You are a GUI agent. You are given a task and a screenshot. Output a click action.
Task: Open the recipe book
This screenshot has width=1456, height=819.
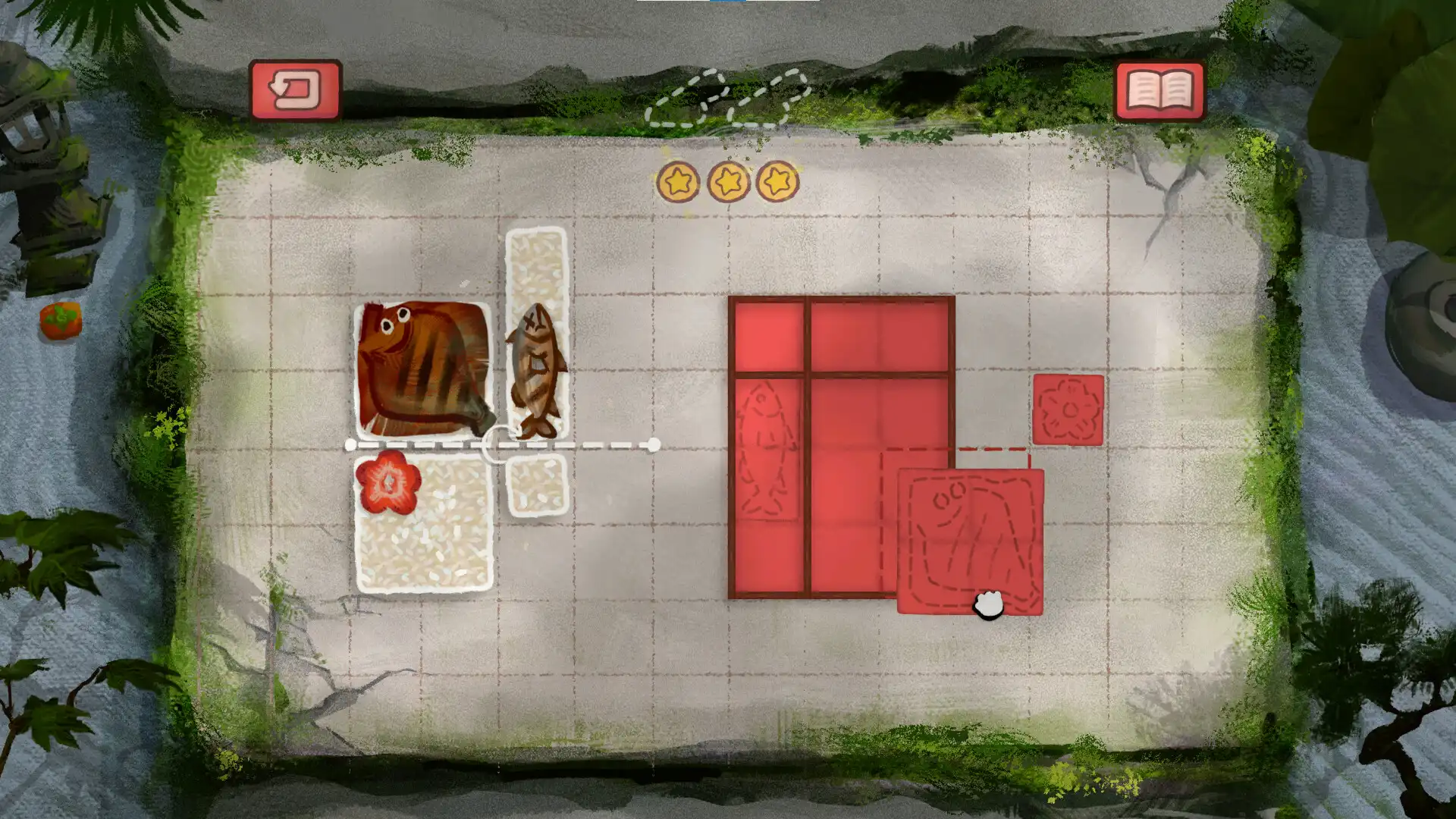coord(1159,90)
